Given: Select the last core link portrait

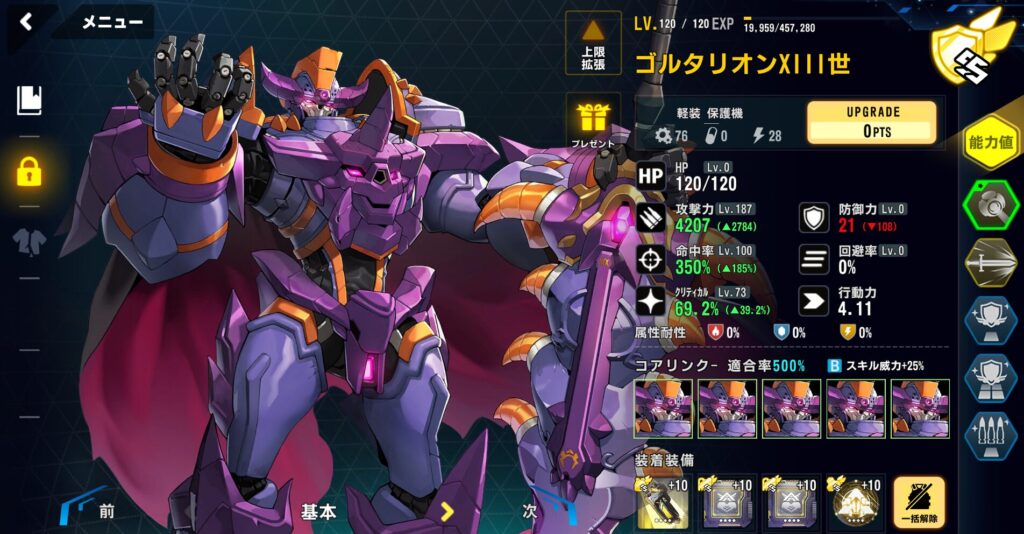Looking at the screenshot, I should [x=919, y=409].
